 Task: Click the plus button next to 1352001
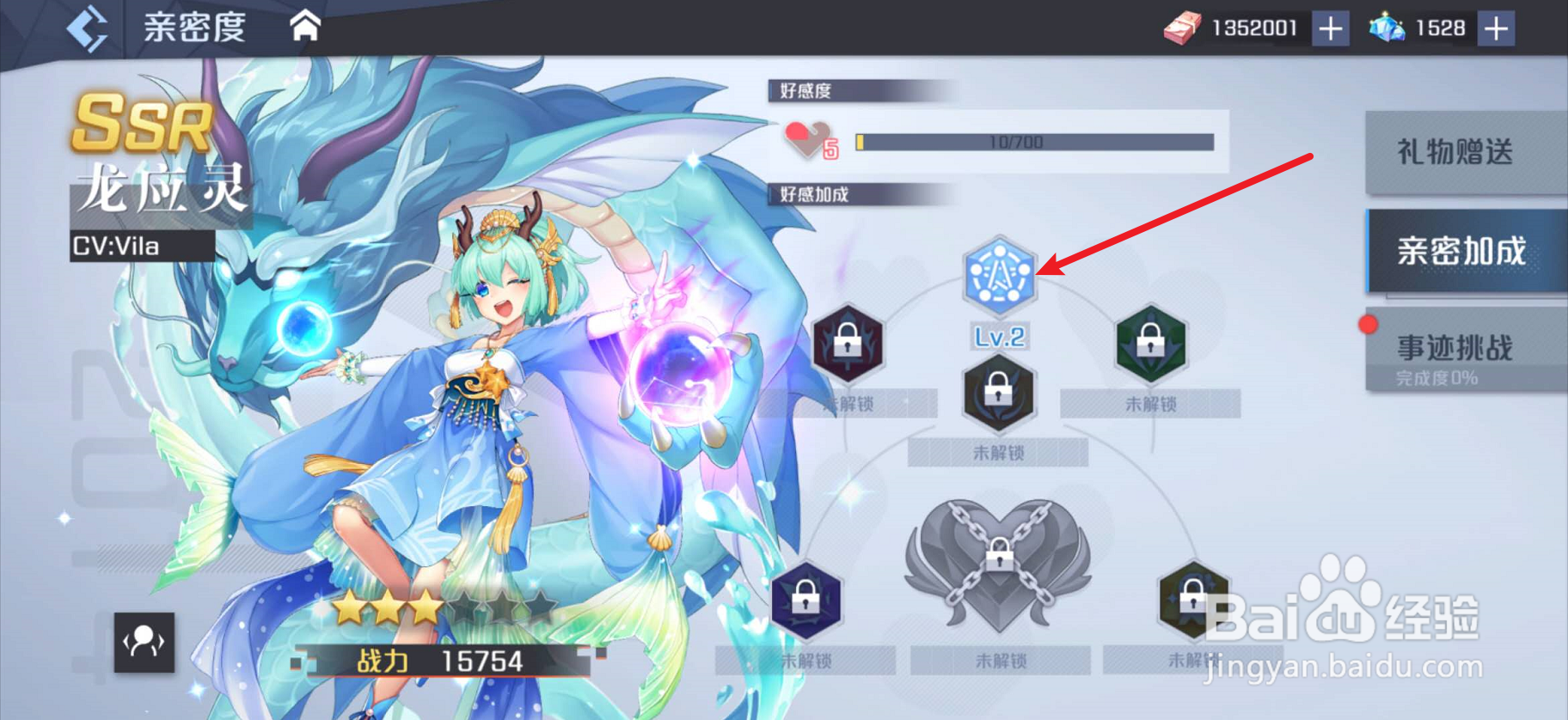click(1331, 27)
